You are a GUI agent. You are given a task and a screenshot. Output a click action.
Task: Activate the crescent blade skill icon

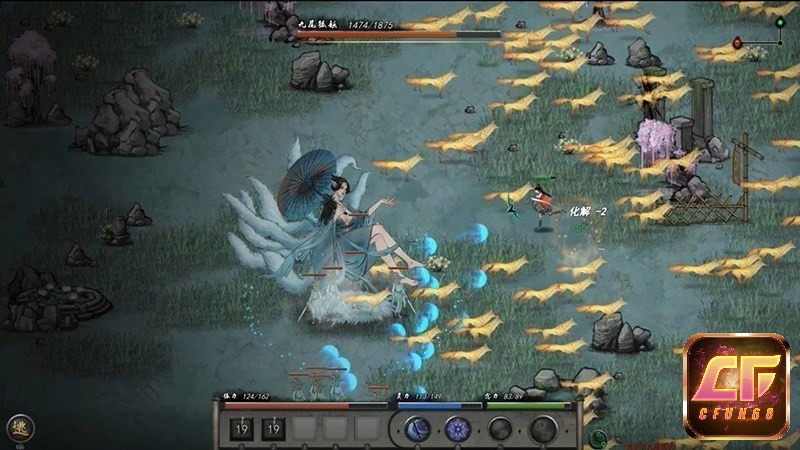[x=418, y=430]
